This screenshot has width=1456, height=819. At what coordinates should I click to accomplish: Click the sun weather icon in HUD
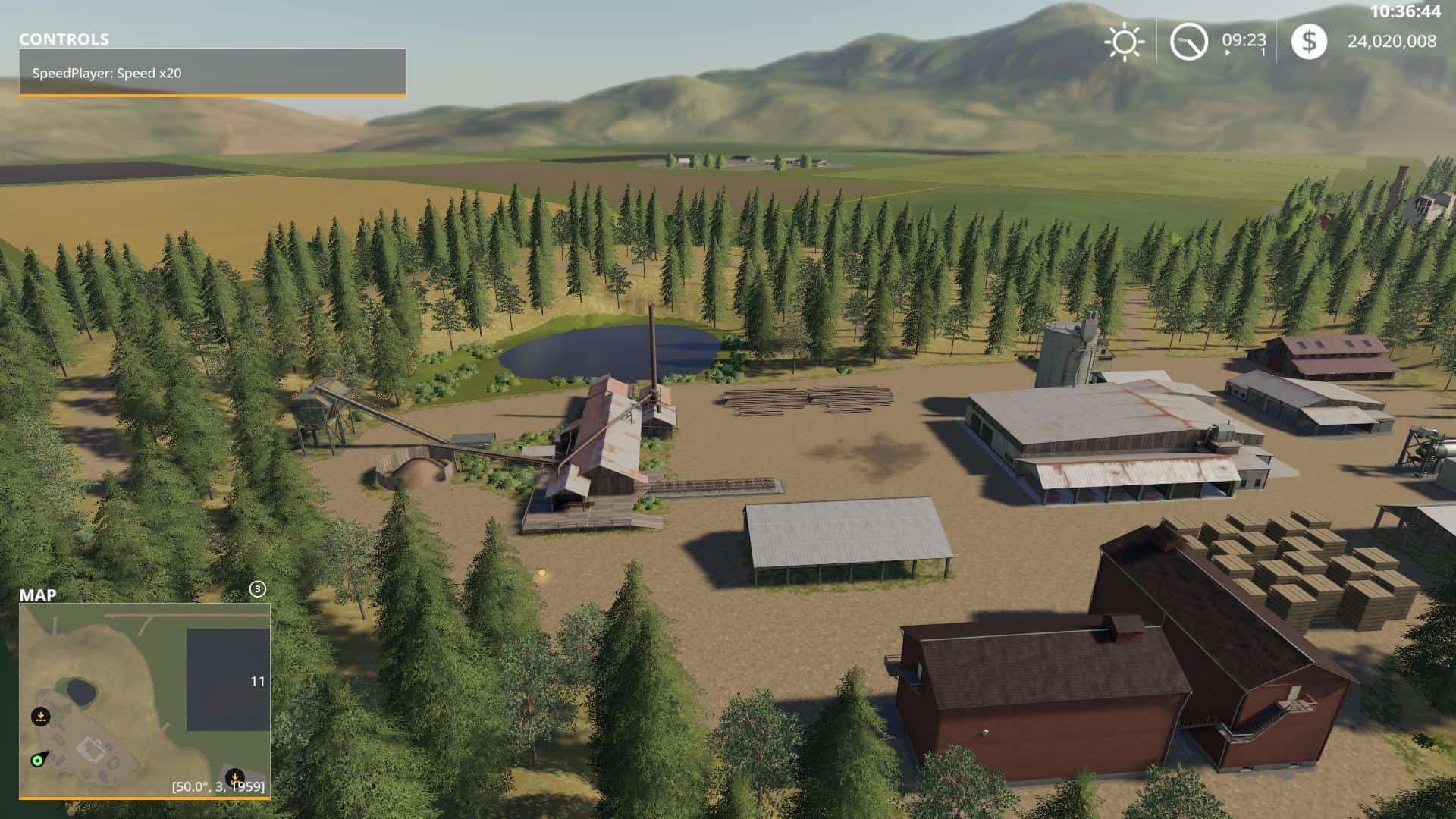(1124, 43)
